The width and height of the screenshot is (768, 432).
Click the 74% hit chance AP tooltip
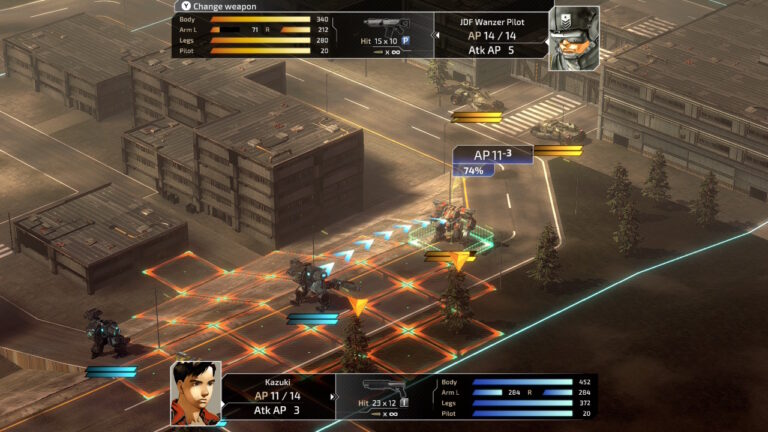coord(492,160)
